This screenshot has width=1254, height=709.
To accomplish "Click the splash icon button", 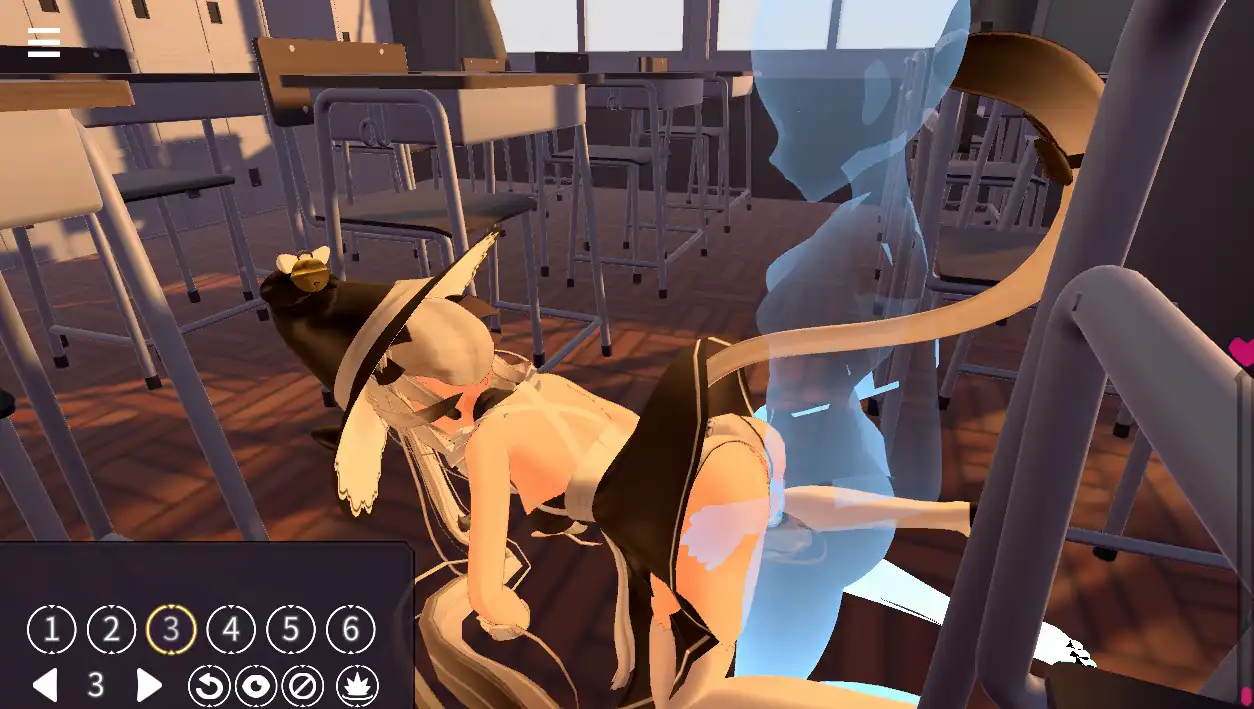I will [x=355, y=686].
